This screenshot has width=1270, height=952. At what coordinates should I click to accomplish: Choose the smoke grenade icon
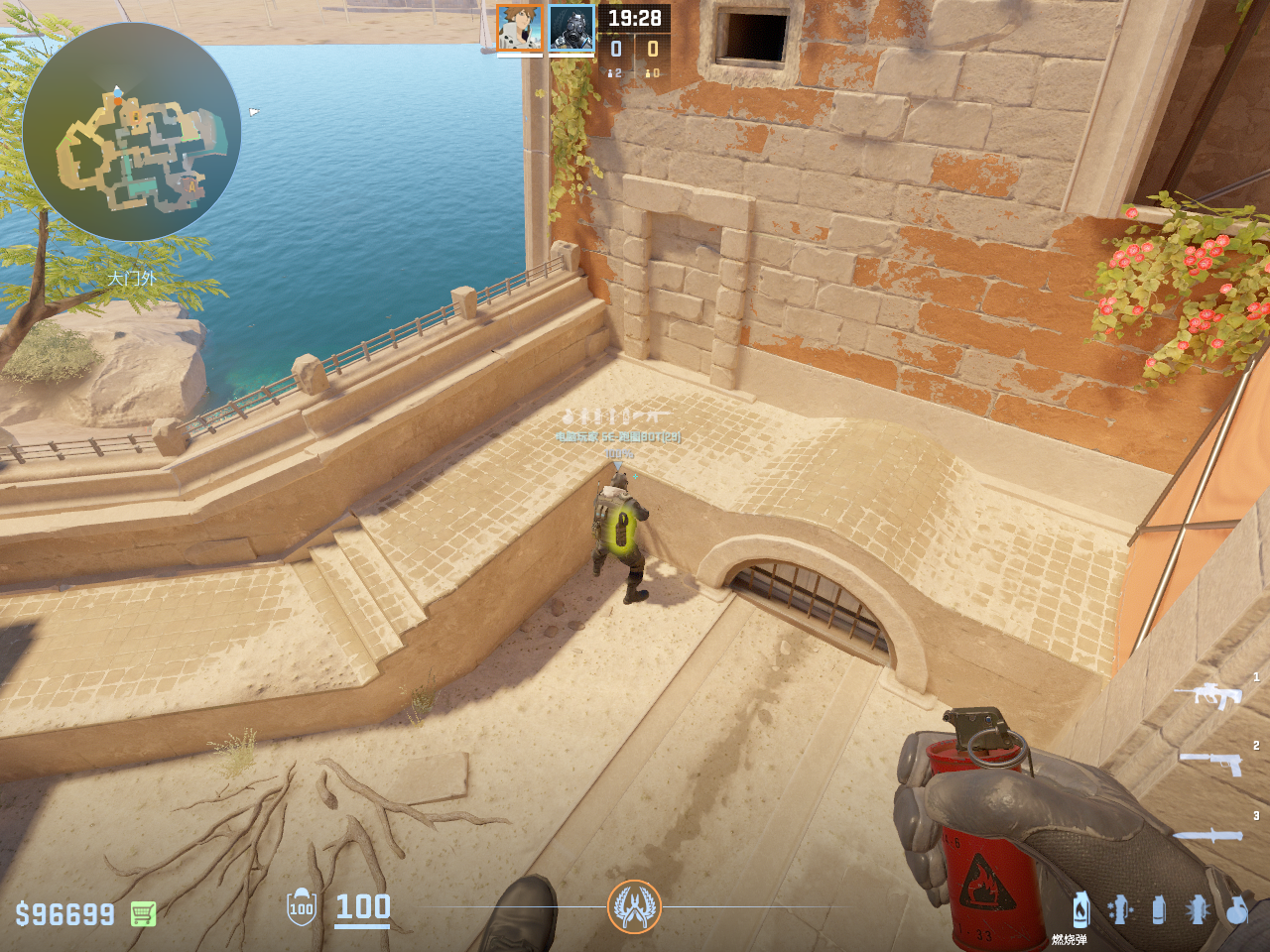1159,909
